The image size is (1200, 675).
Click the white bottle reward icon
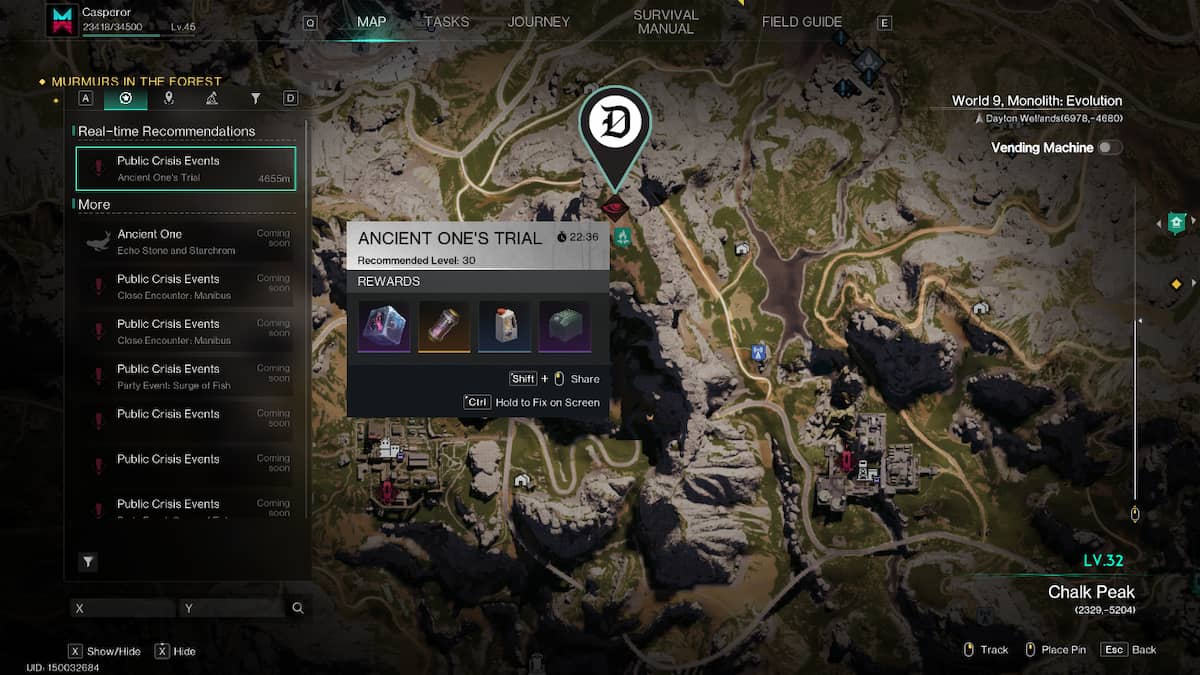[504, 326]
